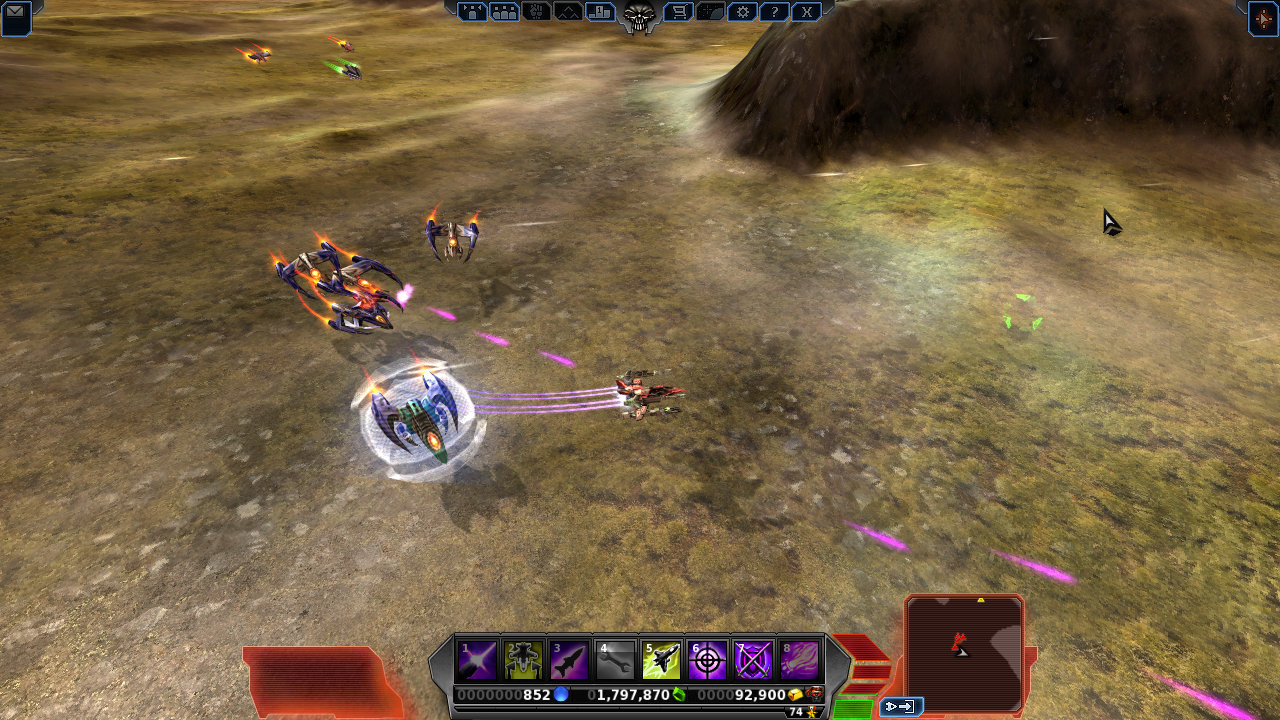This screenshot has height=720, width=1280.
Task: Open the shopping cart store button
Action: pyautogui.click(x=678, y=12)
